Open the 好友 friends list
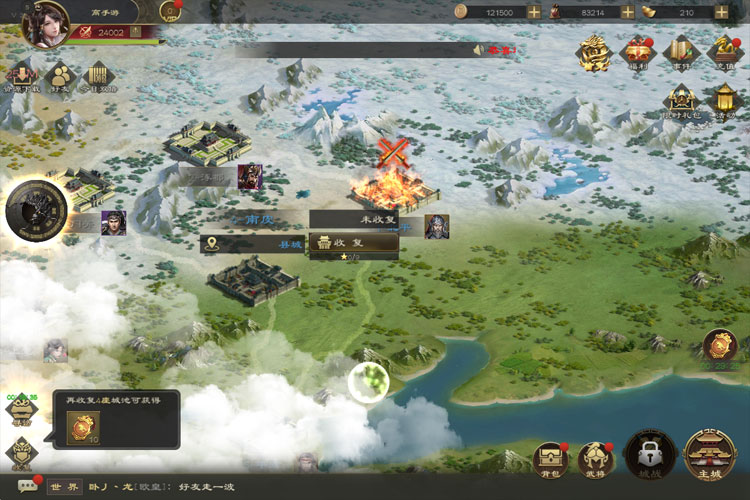750x500 pixels. [x=59, y=78]
